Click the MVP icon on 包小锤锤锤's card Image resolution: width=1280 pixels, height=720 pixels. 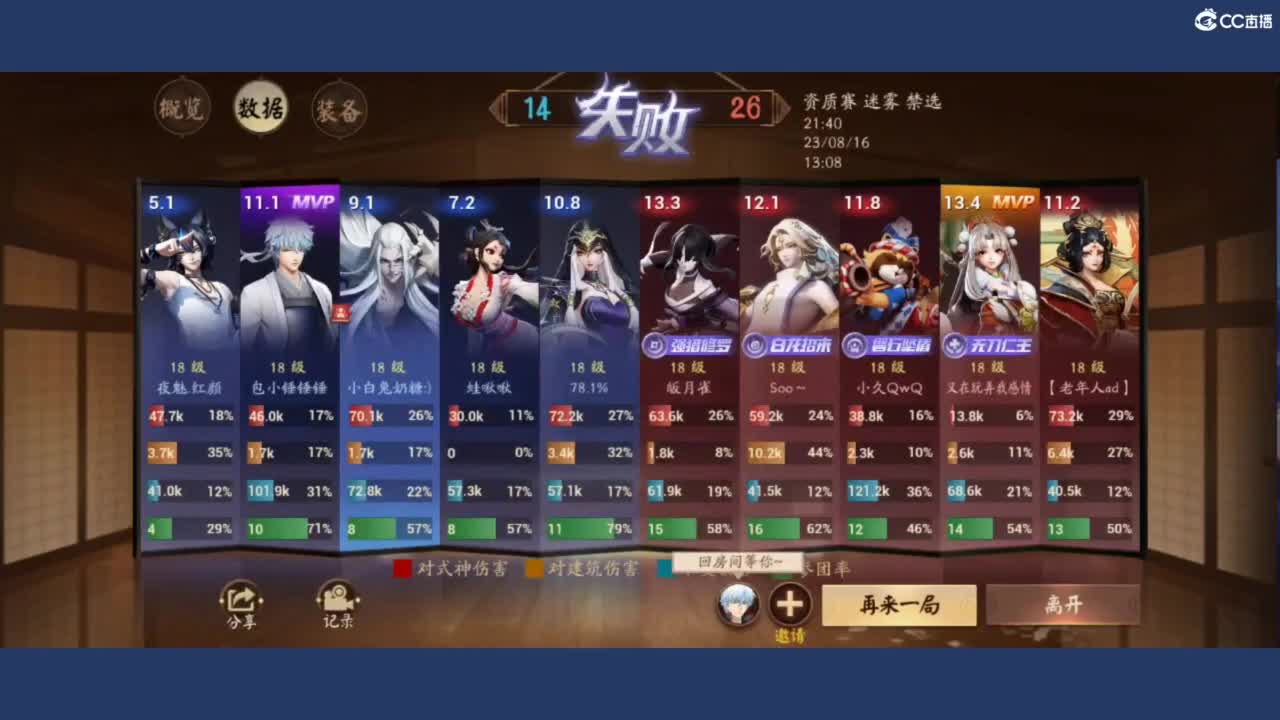point(315,203)
